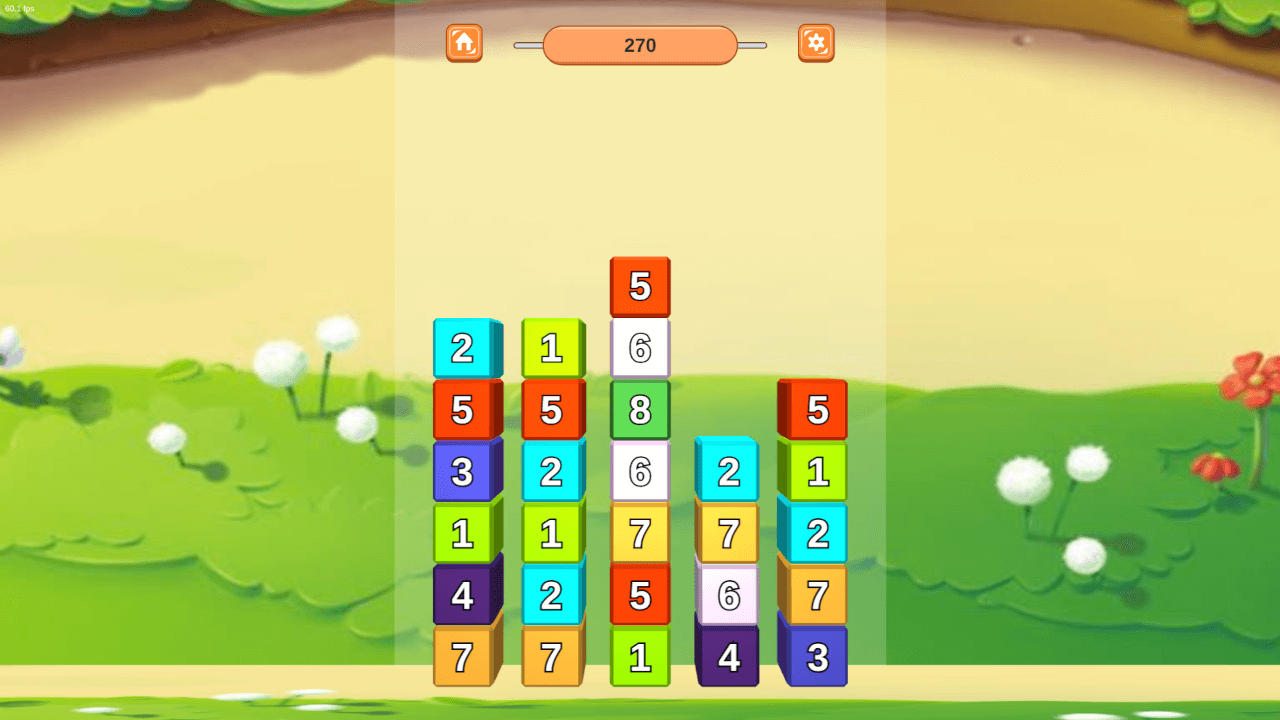Screen dimensions: 1280x720
Task: Tap the lime 1 block topping a stack
Action: tap(551, 349)
